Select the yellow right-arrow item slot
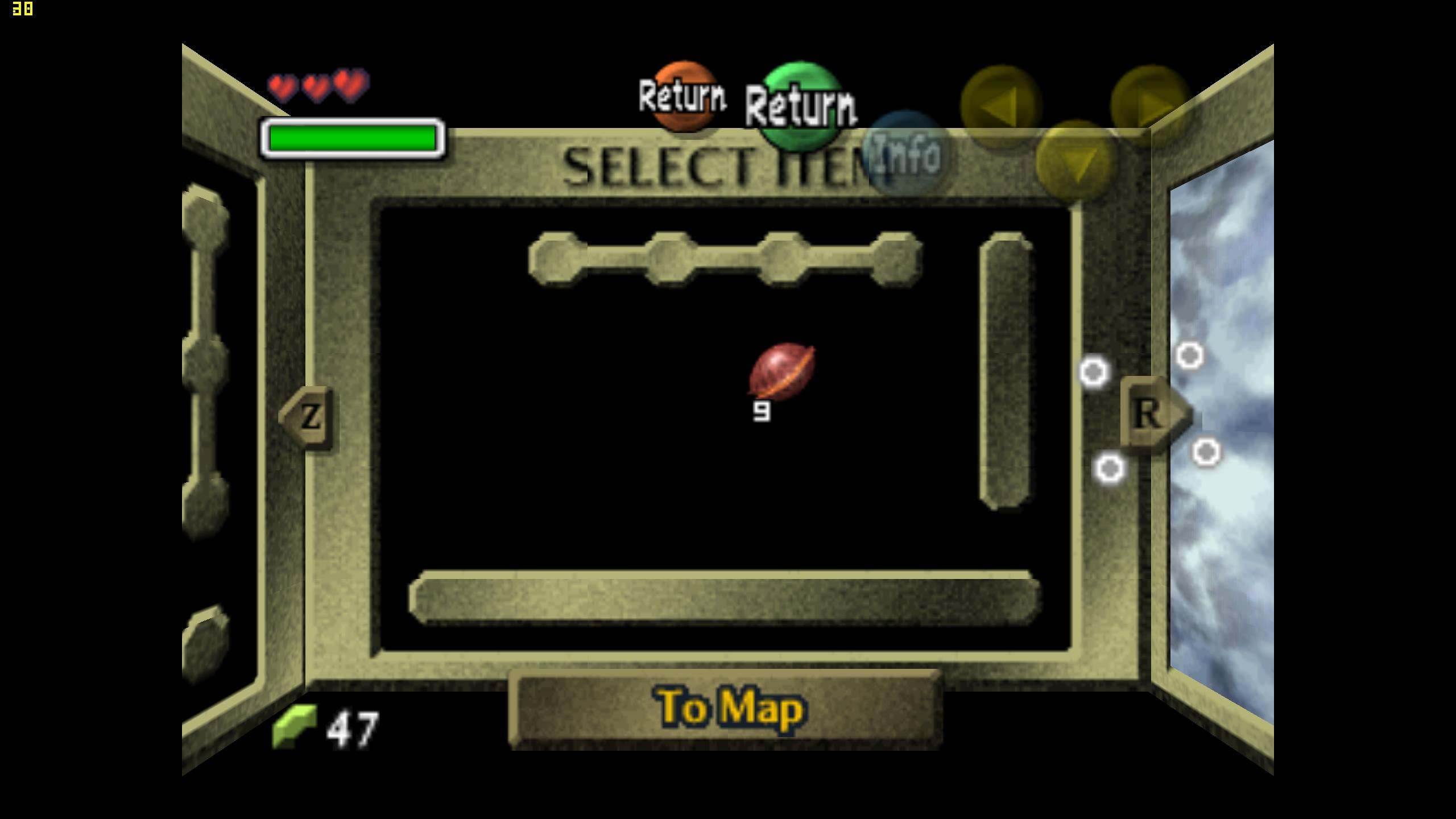 click(1151, 106)
